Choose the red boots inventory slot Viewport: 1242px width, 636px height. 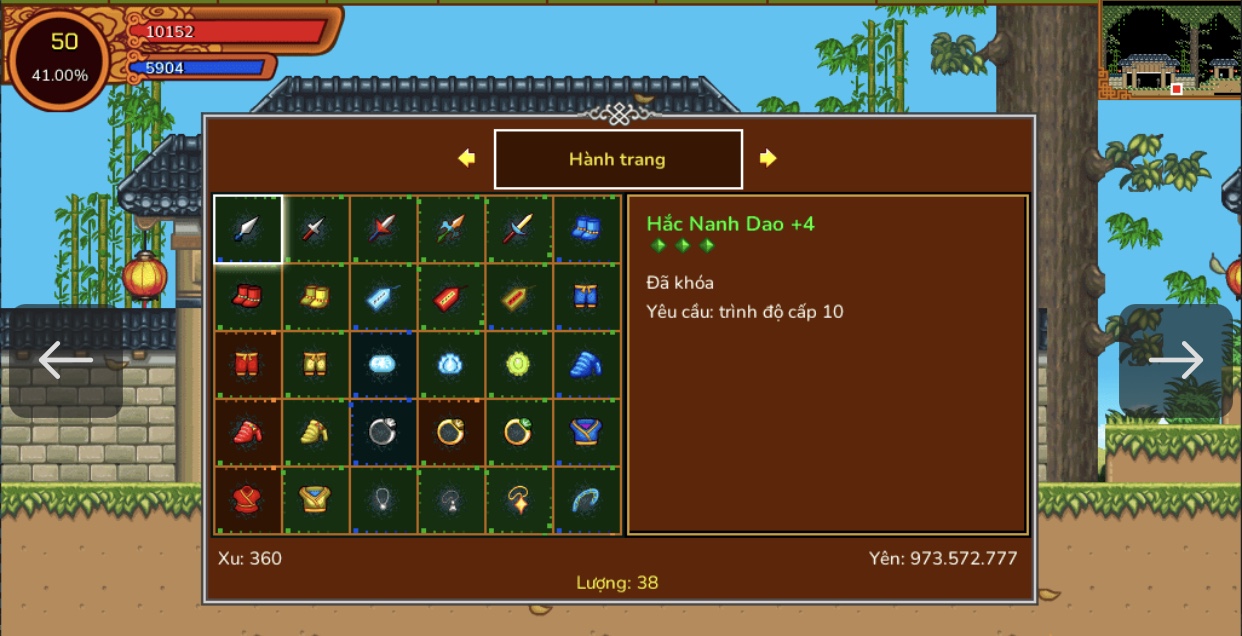tap(248, 296)
